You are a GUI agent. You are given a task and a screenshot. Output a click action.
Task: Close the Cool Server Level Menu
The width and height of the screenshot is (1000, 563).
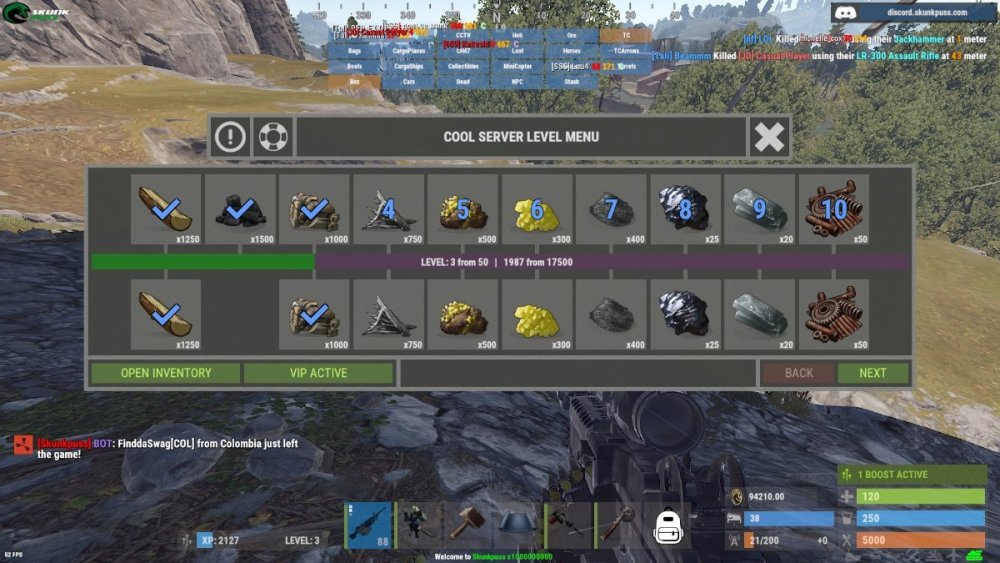[x=769, y=136]
